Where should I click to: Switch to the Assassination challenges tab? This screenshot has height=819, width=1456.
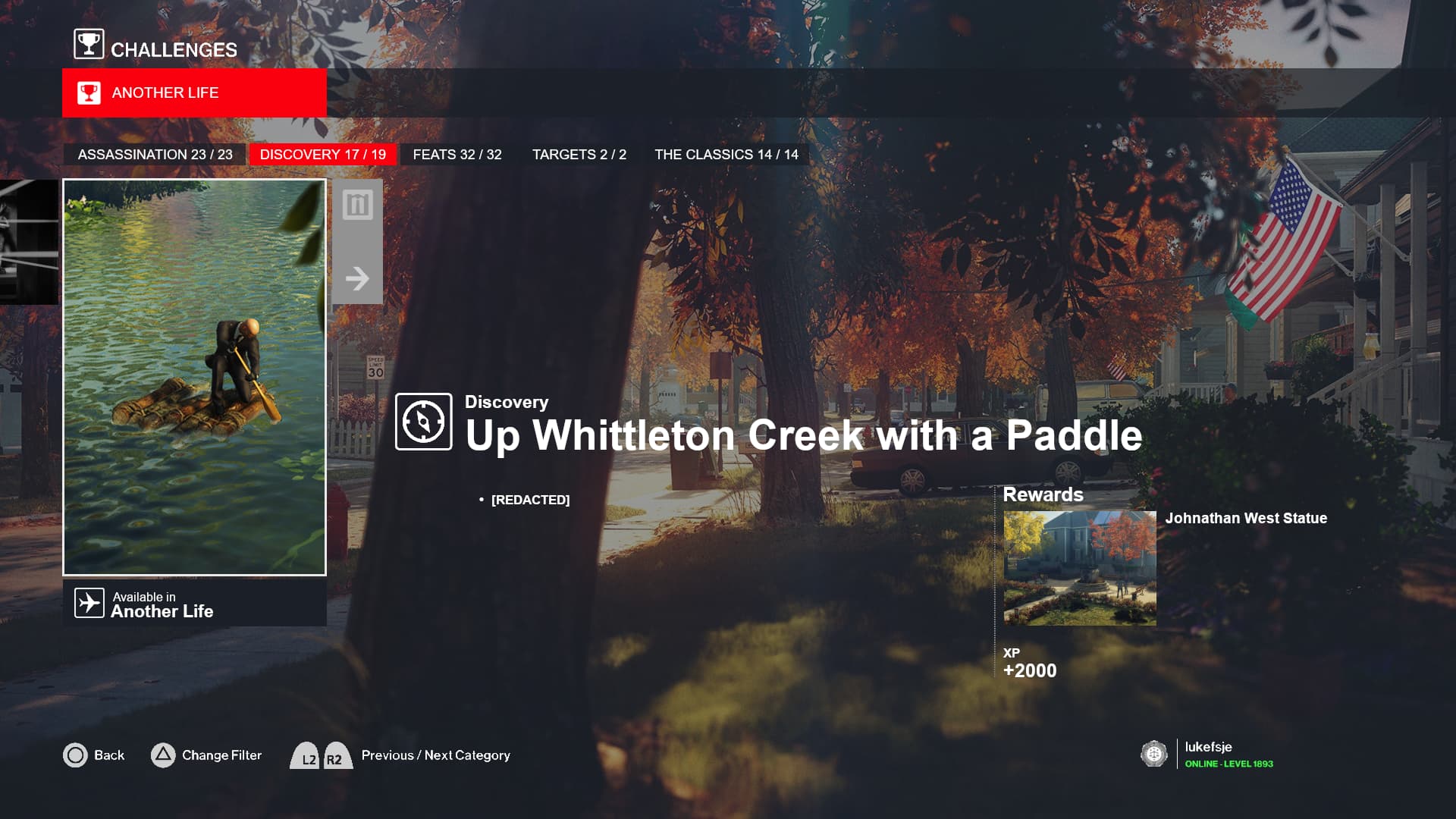point(155,155)
